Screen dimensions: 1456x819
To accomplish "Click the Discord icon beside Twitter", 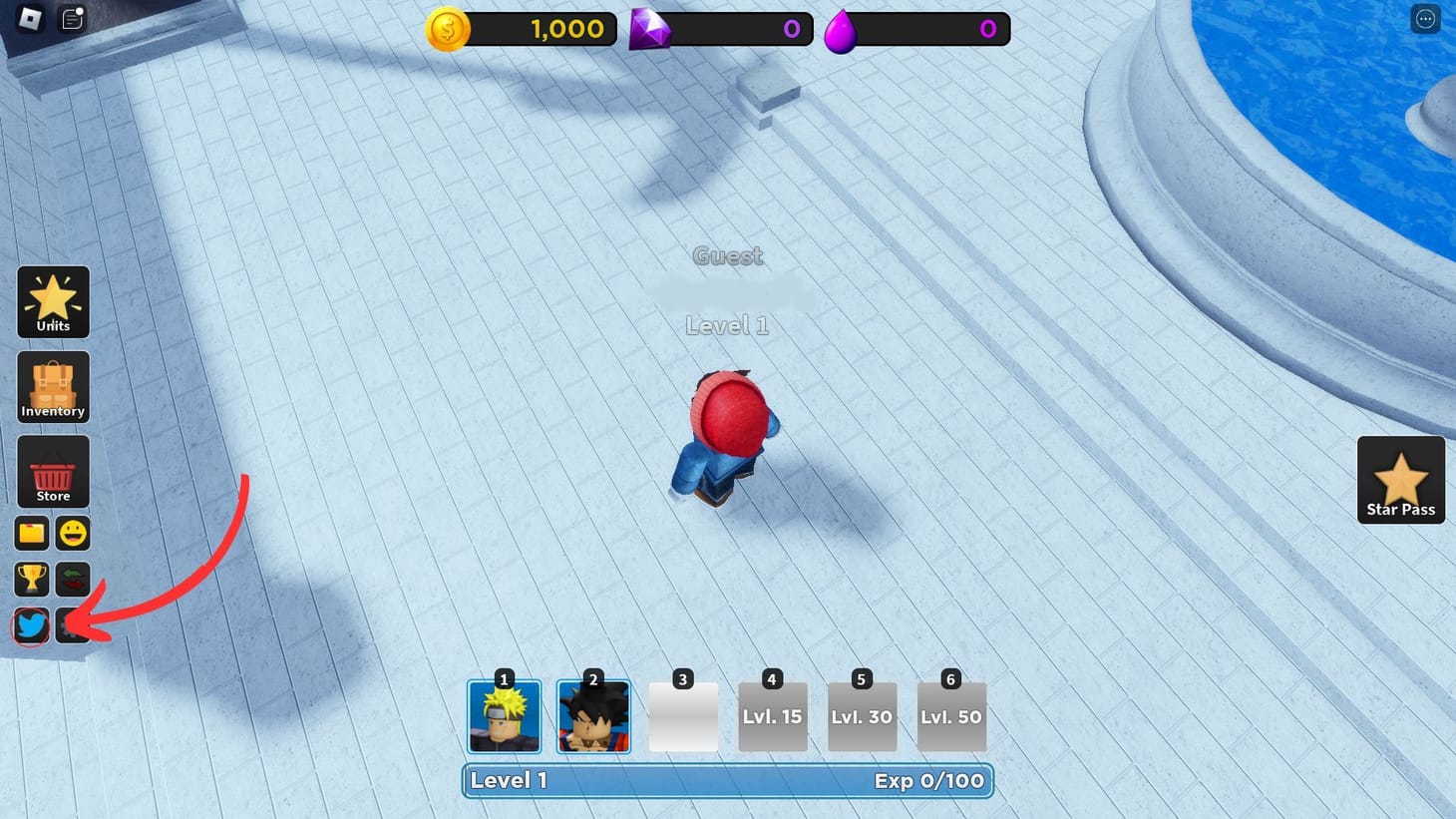I will pyautogui.click(x=72, y=625).
